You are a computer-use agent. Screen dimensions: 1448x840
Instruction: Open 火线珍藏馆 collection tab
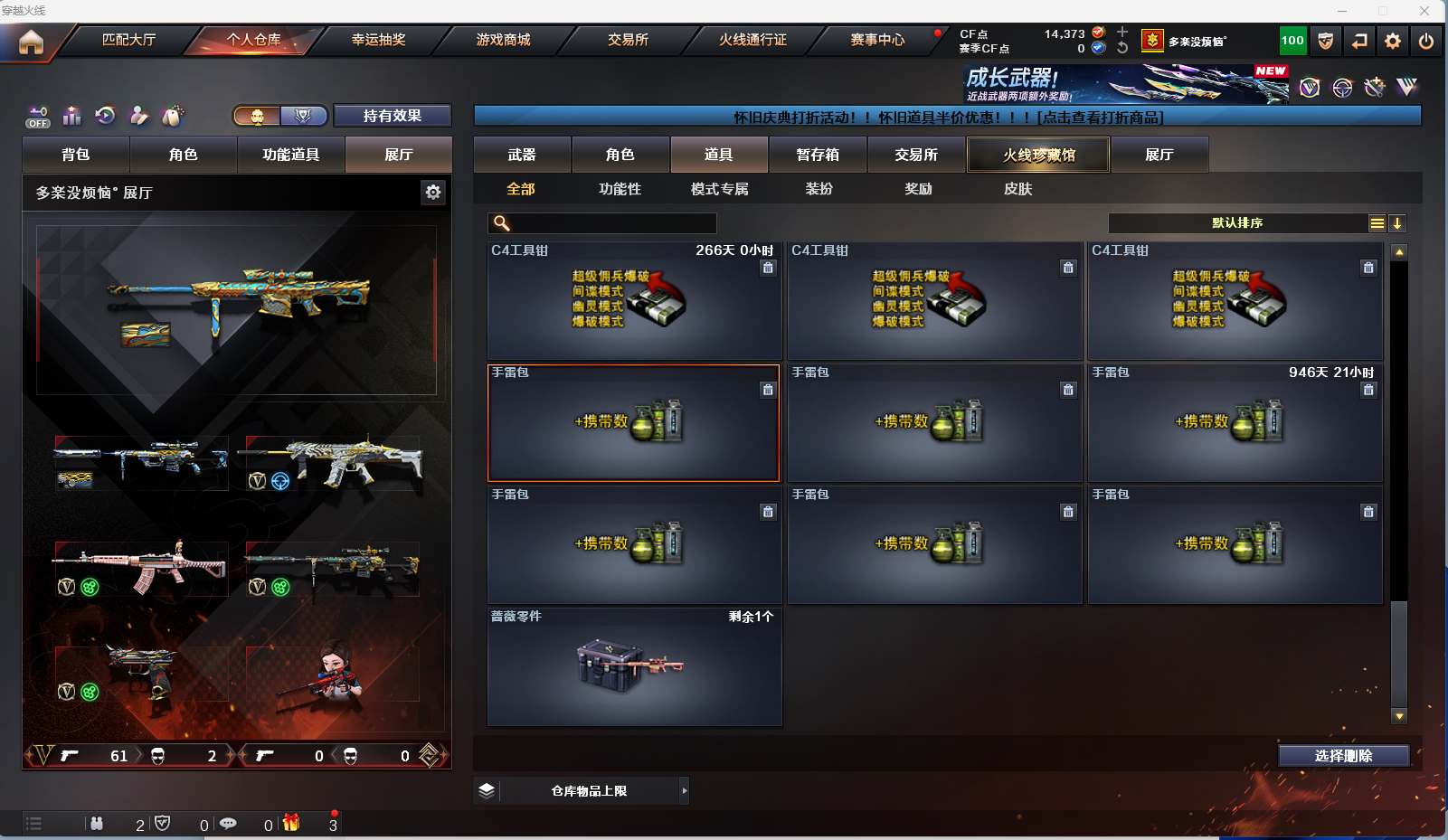[x=1038, y=155]
